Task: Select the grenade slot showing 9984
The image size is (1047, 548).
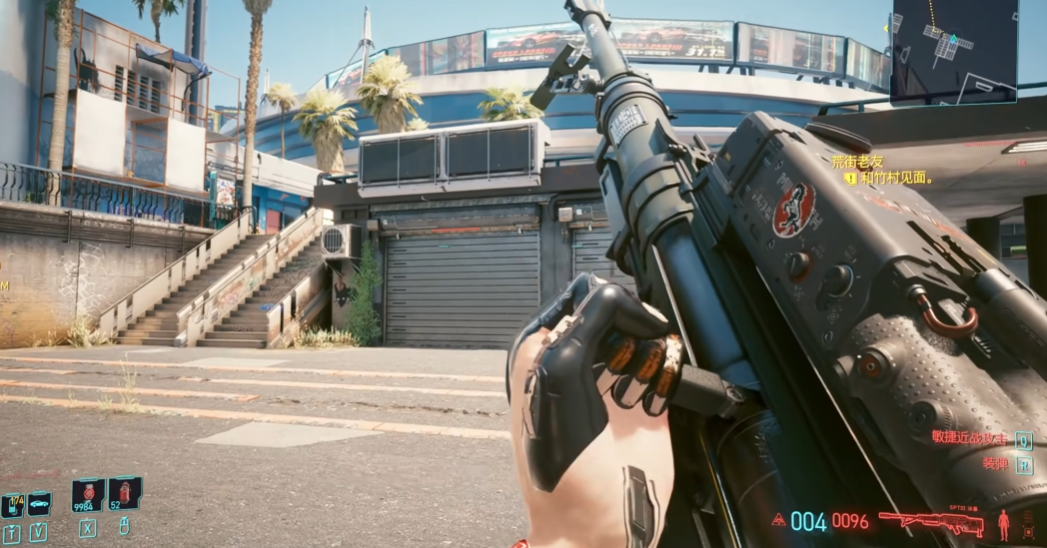Action: point(88,496)
